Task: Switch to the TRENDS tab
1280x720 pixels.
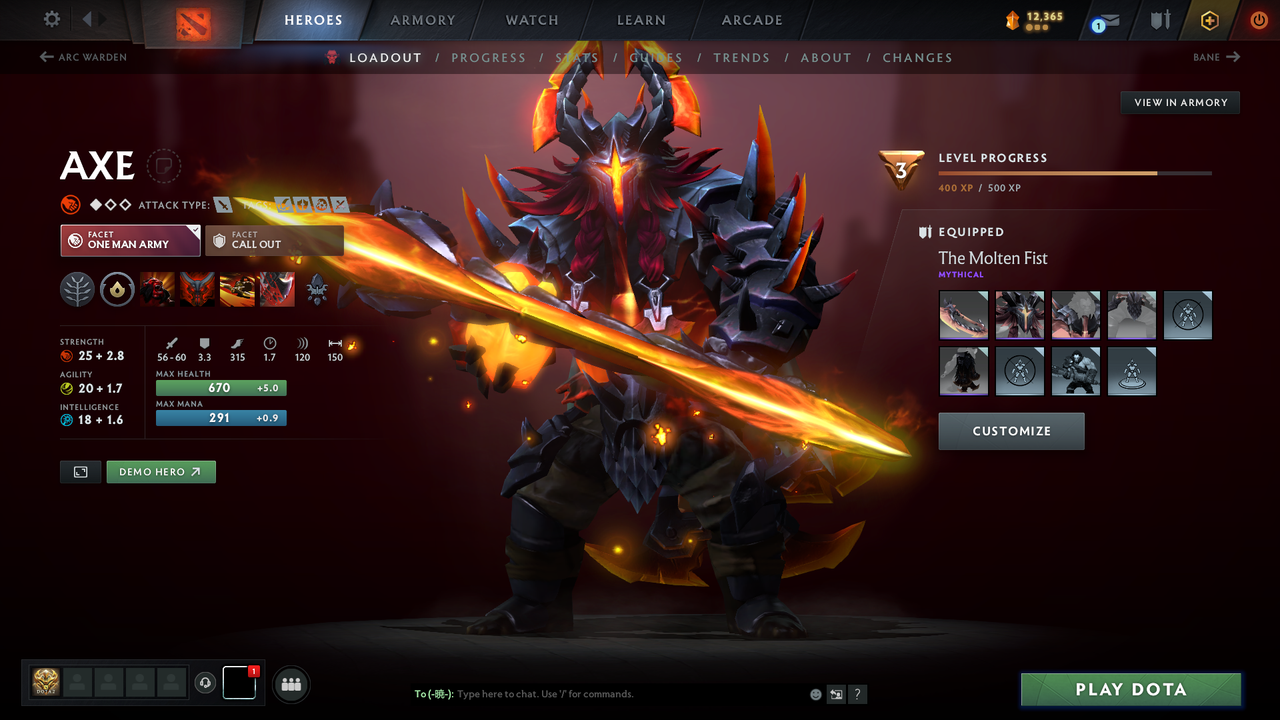Action: click(741, 57)
